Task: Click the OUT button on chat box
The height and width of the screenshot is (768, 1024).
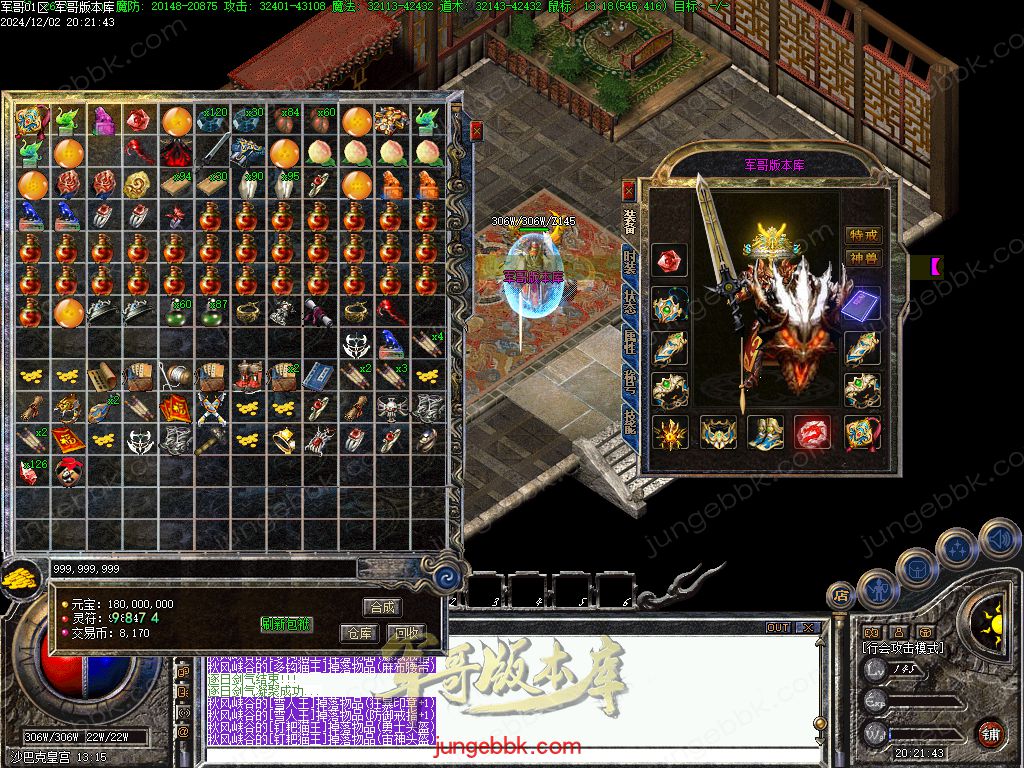Action: (778, 628)
